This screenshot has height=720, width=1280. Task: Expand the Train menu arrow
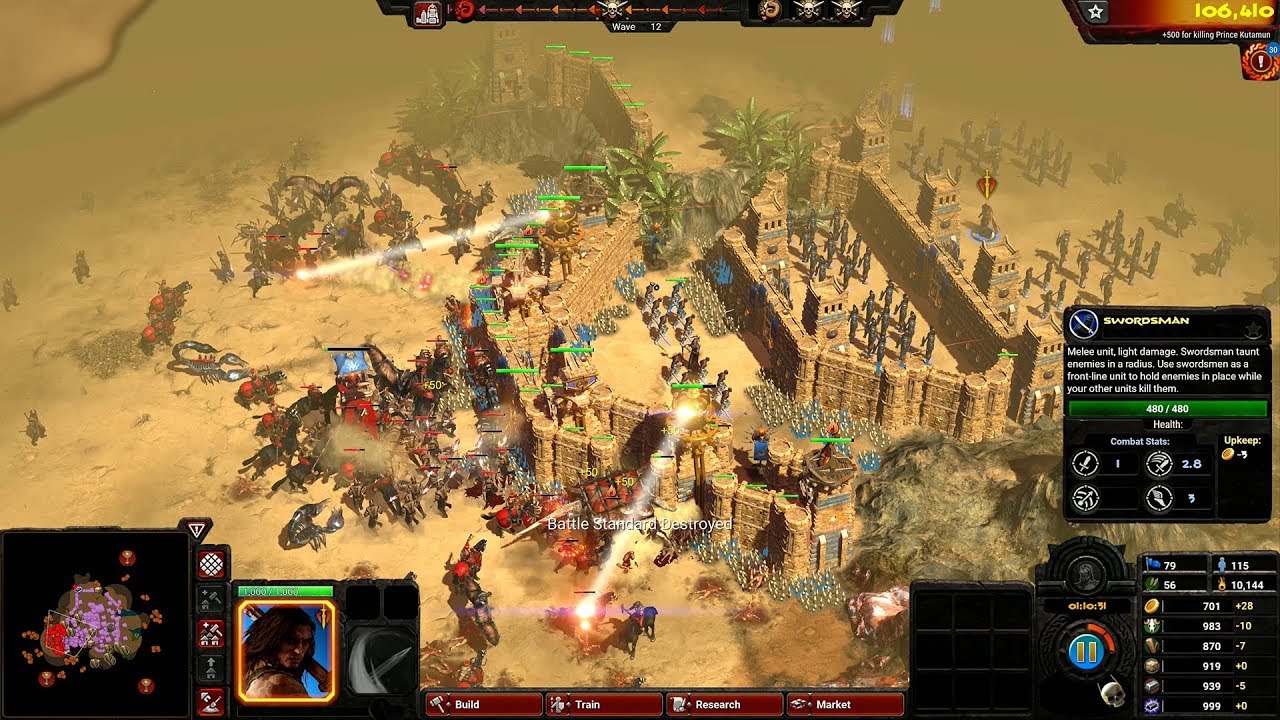coord(568,704)
